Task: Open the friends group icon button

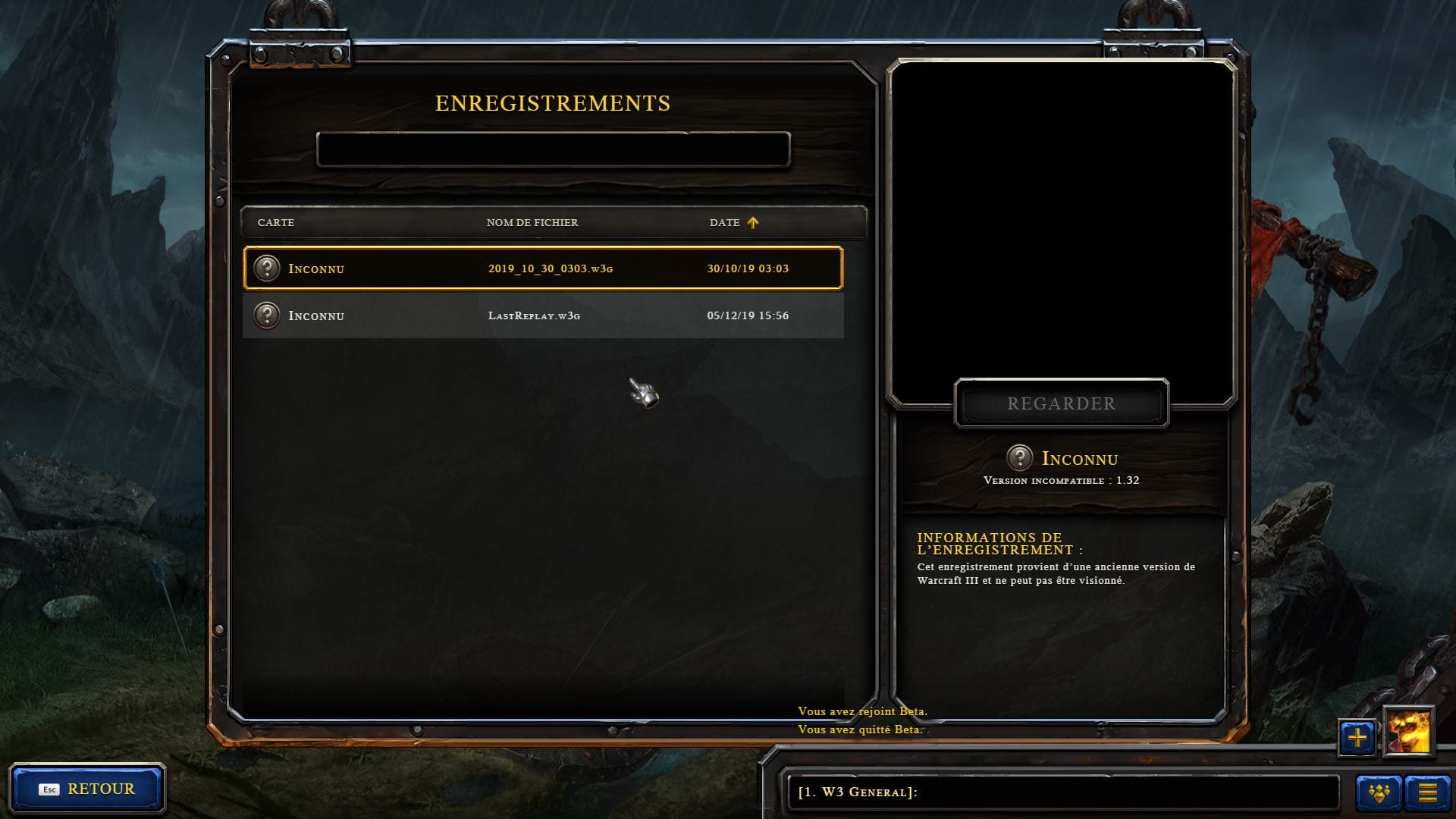Action: 1379,793
